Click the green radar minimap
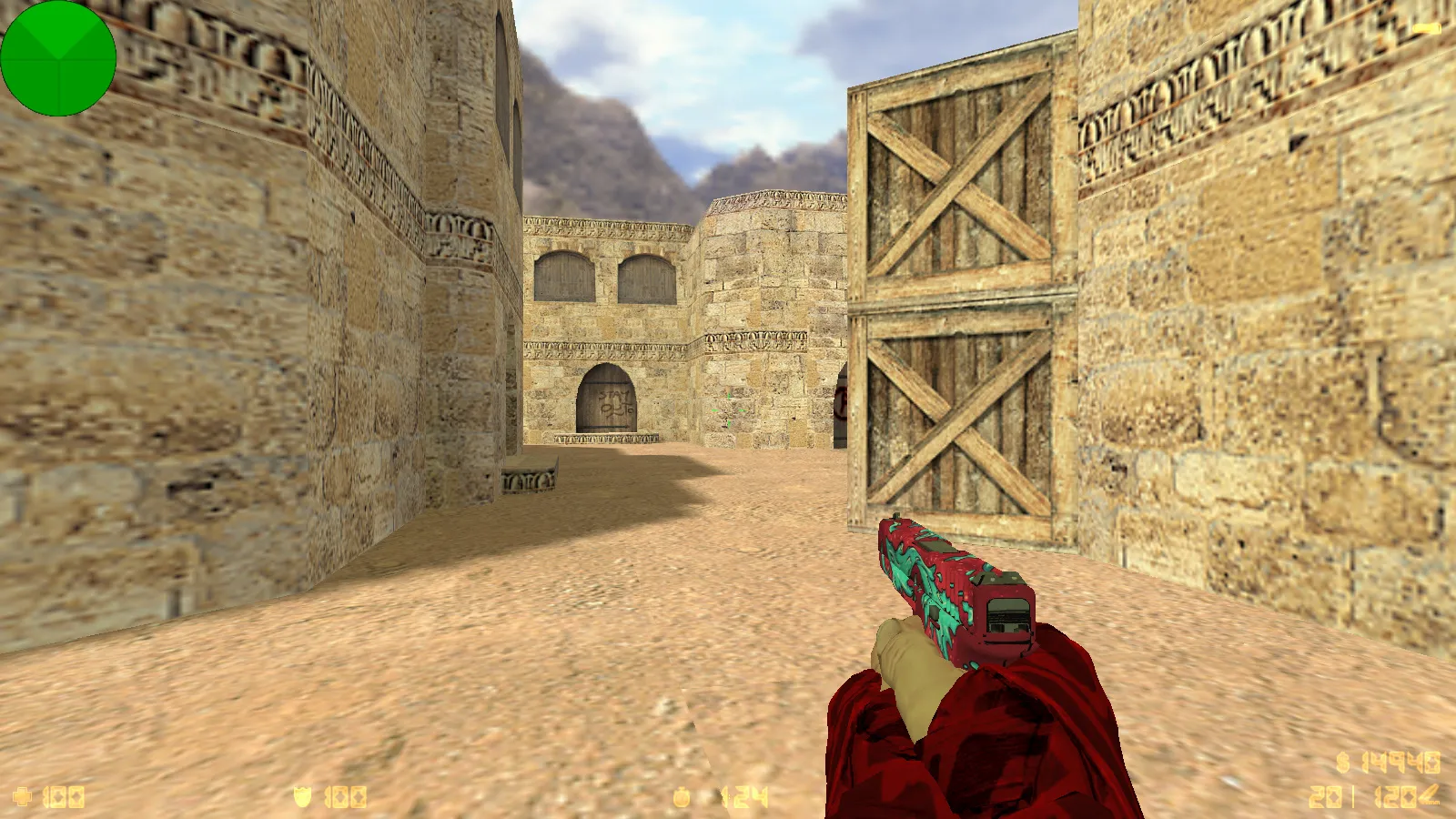This screenshot has width=1456, height=819. (x=58, y=58)
